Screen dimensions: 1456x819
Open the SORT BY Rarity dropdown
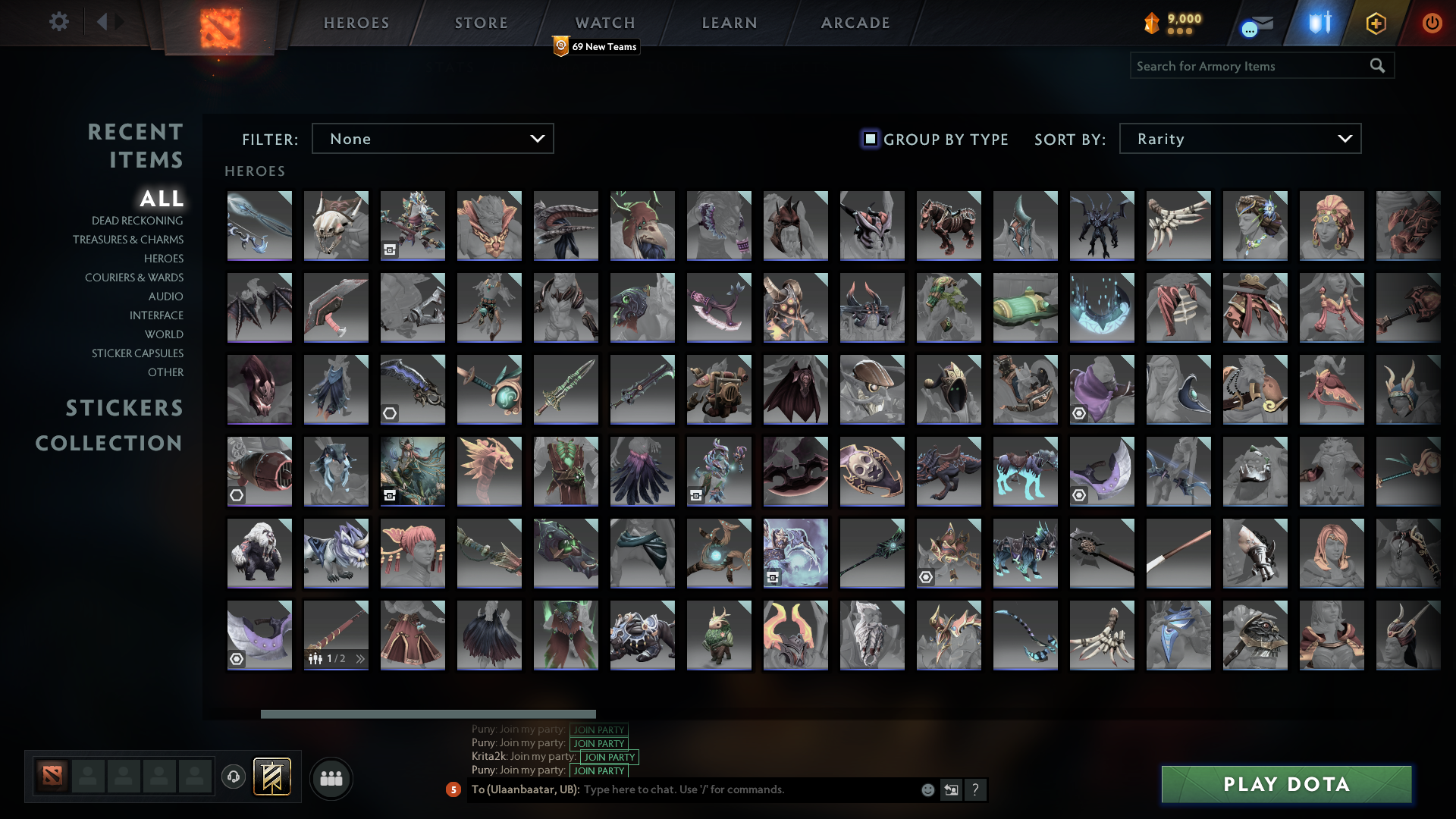[1239, 139]
